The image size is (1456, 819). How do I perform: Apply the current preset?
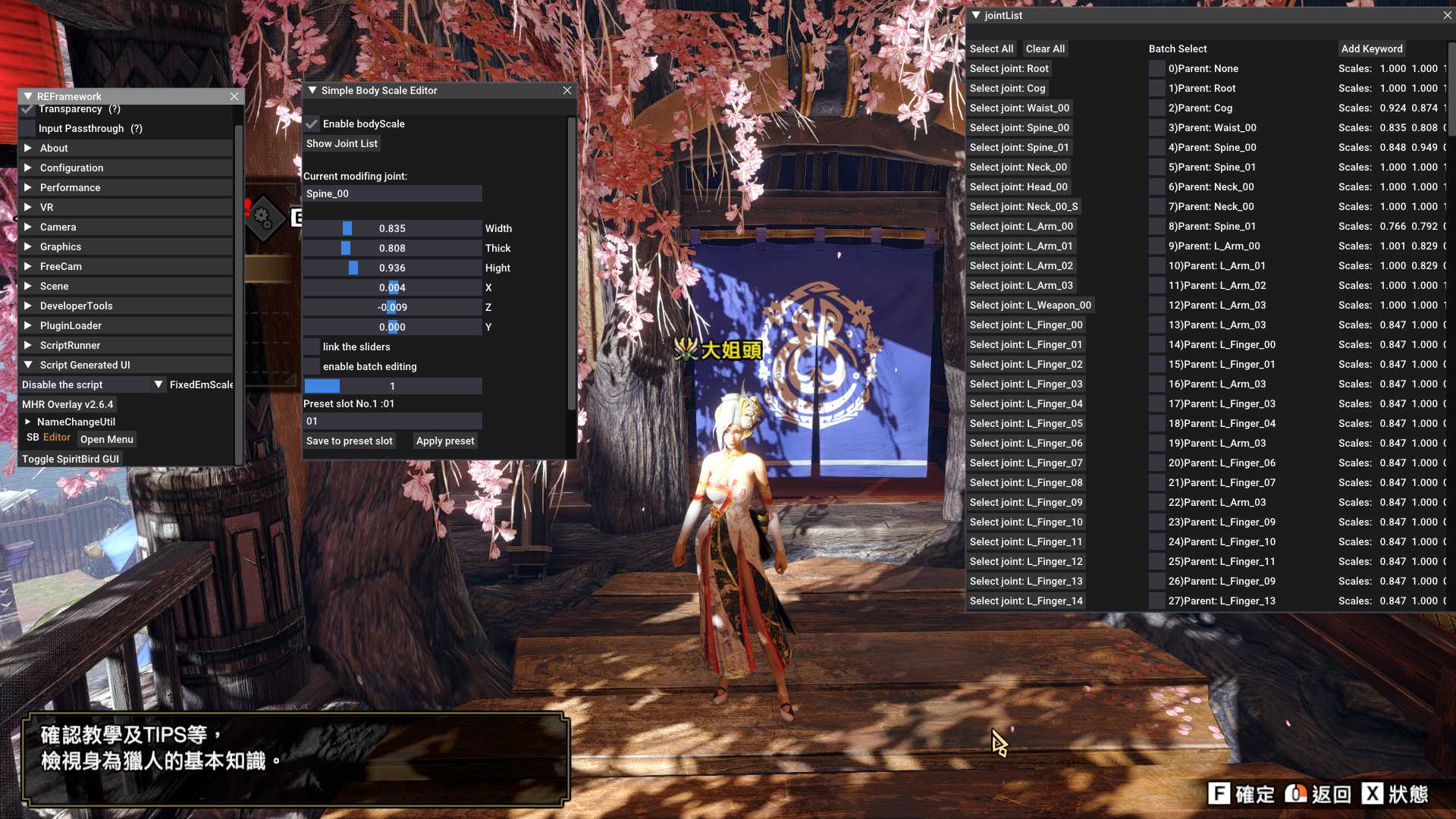(445, 441)
